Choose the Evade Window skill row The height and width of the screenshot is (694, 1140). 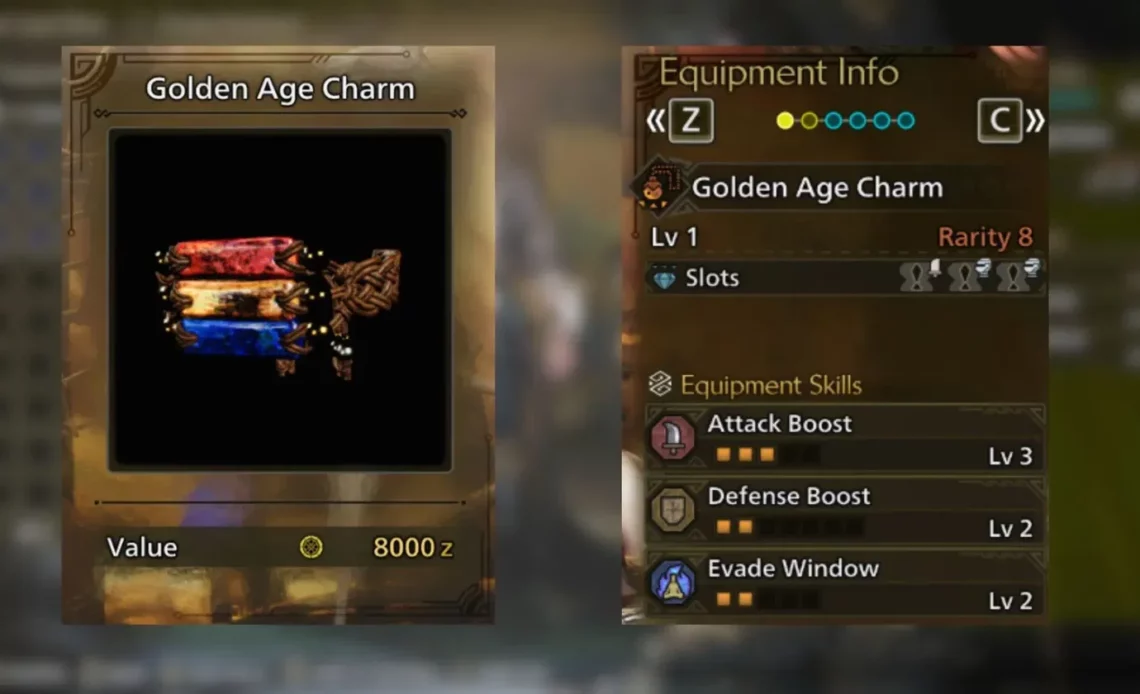pos(845,584)
